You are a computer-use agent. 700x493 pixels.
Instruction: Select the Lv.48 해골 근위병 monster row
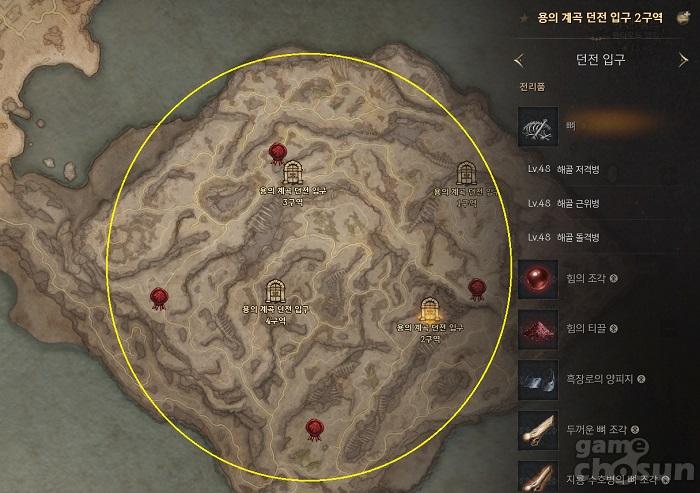tap(578, 203)
